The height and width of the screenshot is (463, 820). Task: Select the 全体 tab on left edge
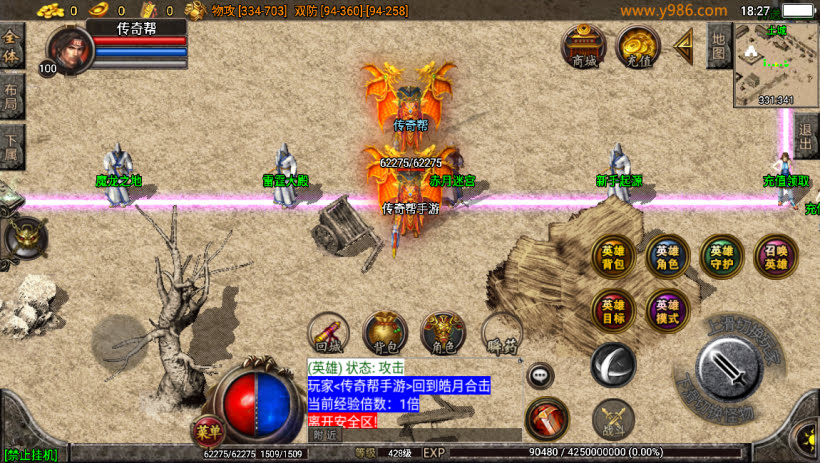click(x=11, y=47)
